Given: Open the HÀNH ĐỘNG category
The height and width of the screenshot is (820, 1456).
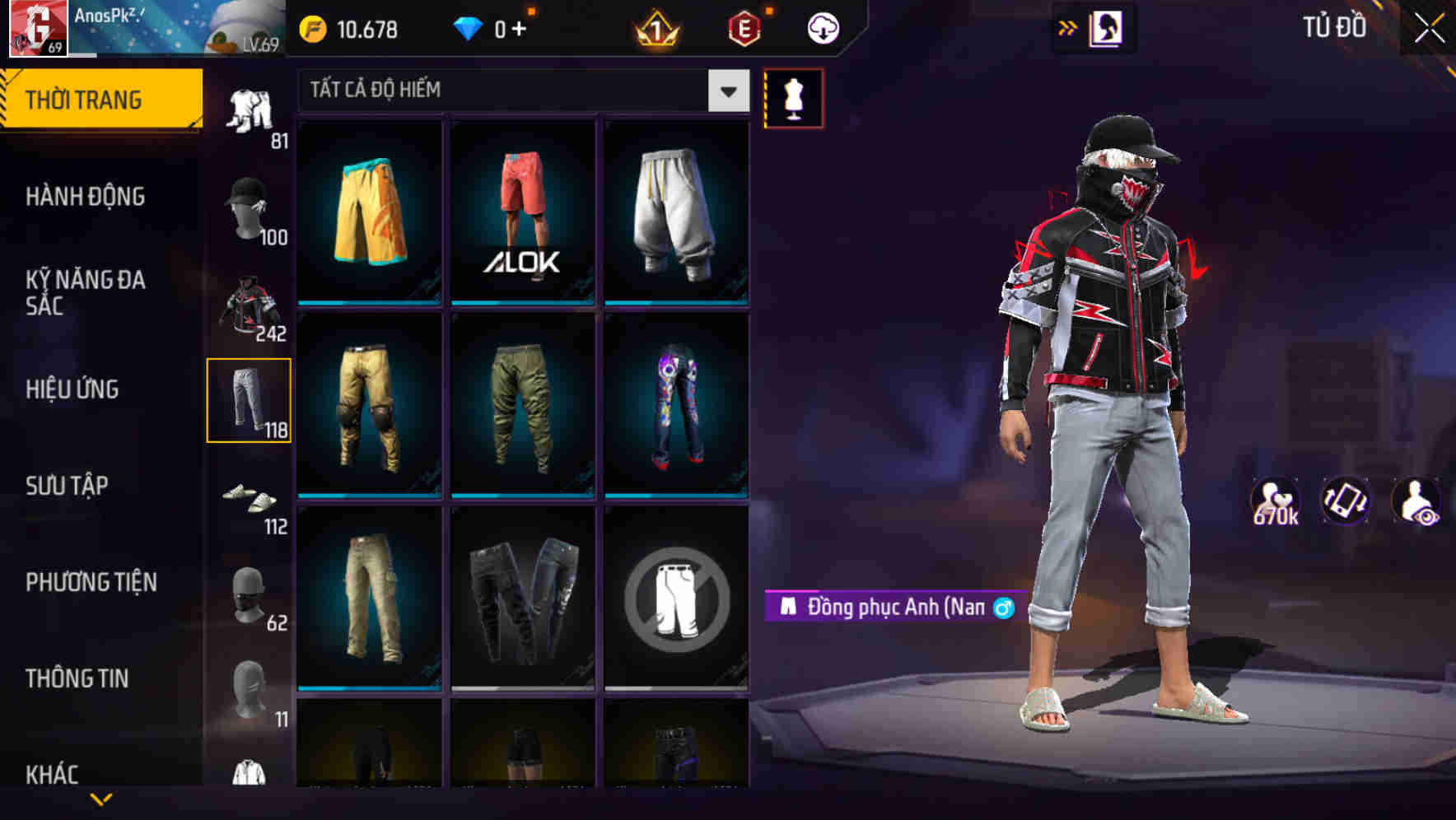Looking at the screenshot, I should [x=86, y=198].
